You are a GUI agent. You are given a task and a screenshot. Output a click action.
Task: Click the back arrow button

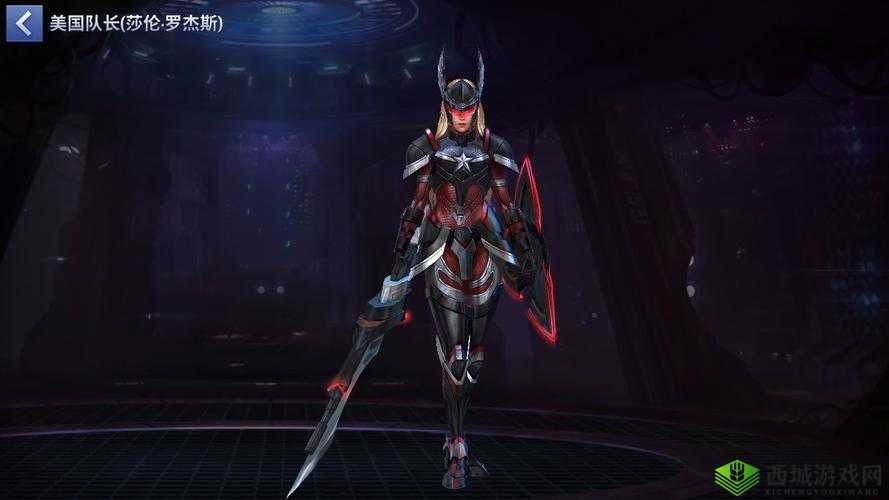coord(24,23)
